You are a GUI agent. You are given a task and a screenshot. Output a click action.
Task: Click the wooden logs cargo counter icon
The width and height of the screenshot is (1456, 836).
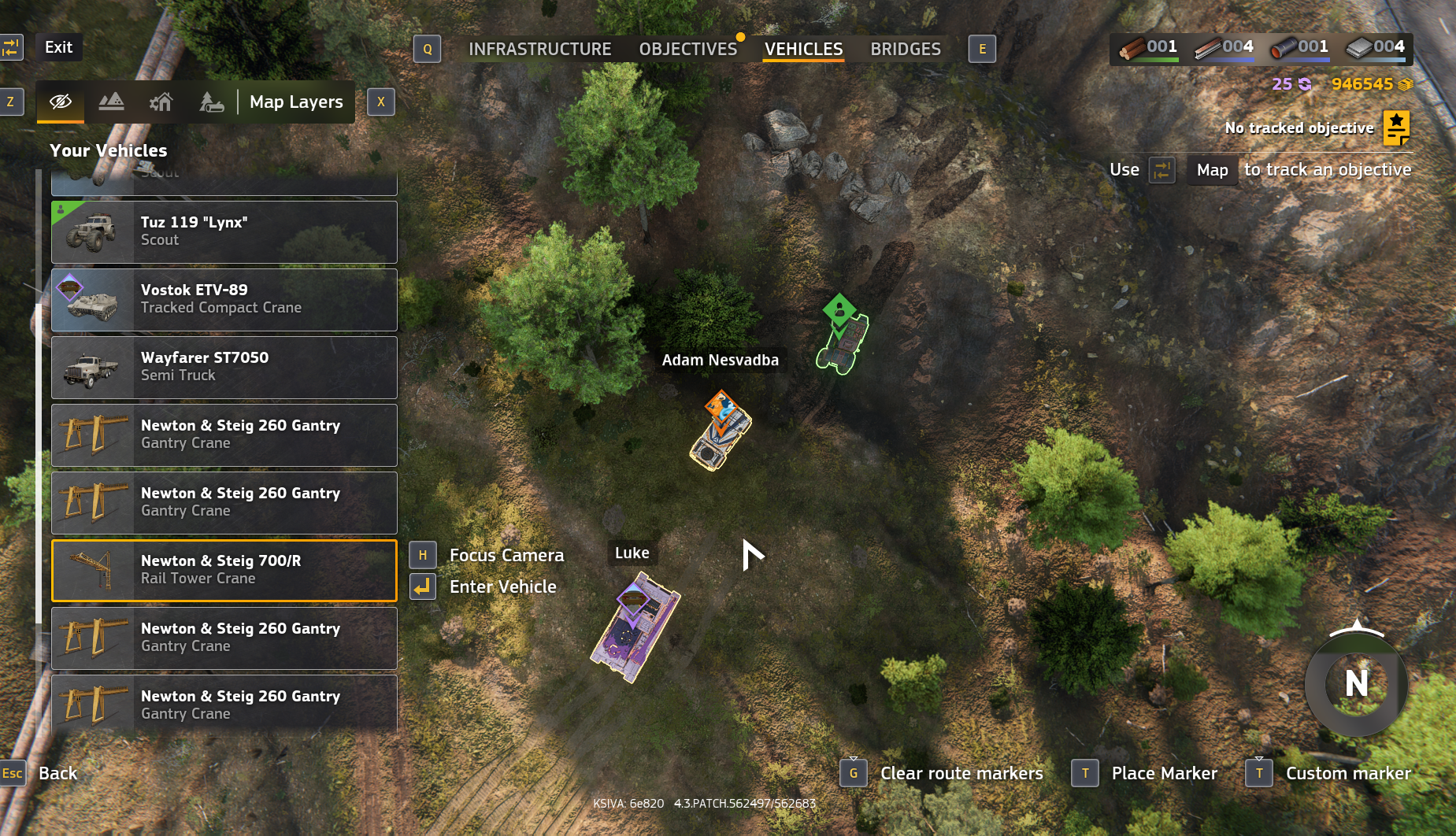pyautogui.click(x=1134, y=46)
